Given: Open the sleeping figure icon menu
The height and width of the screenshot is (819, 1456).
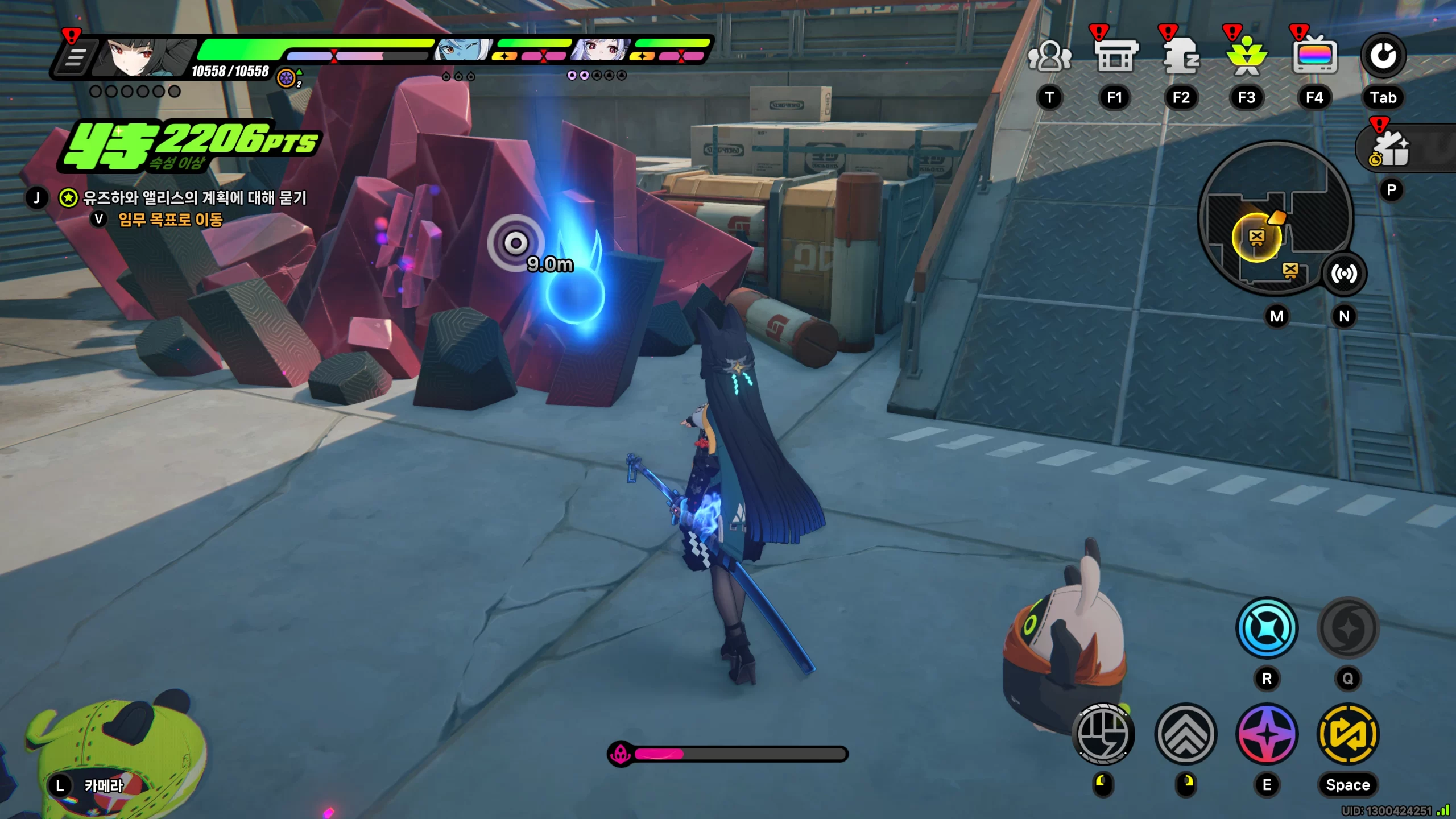Looking at the screenshot, I should click(1181, 57).
